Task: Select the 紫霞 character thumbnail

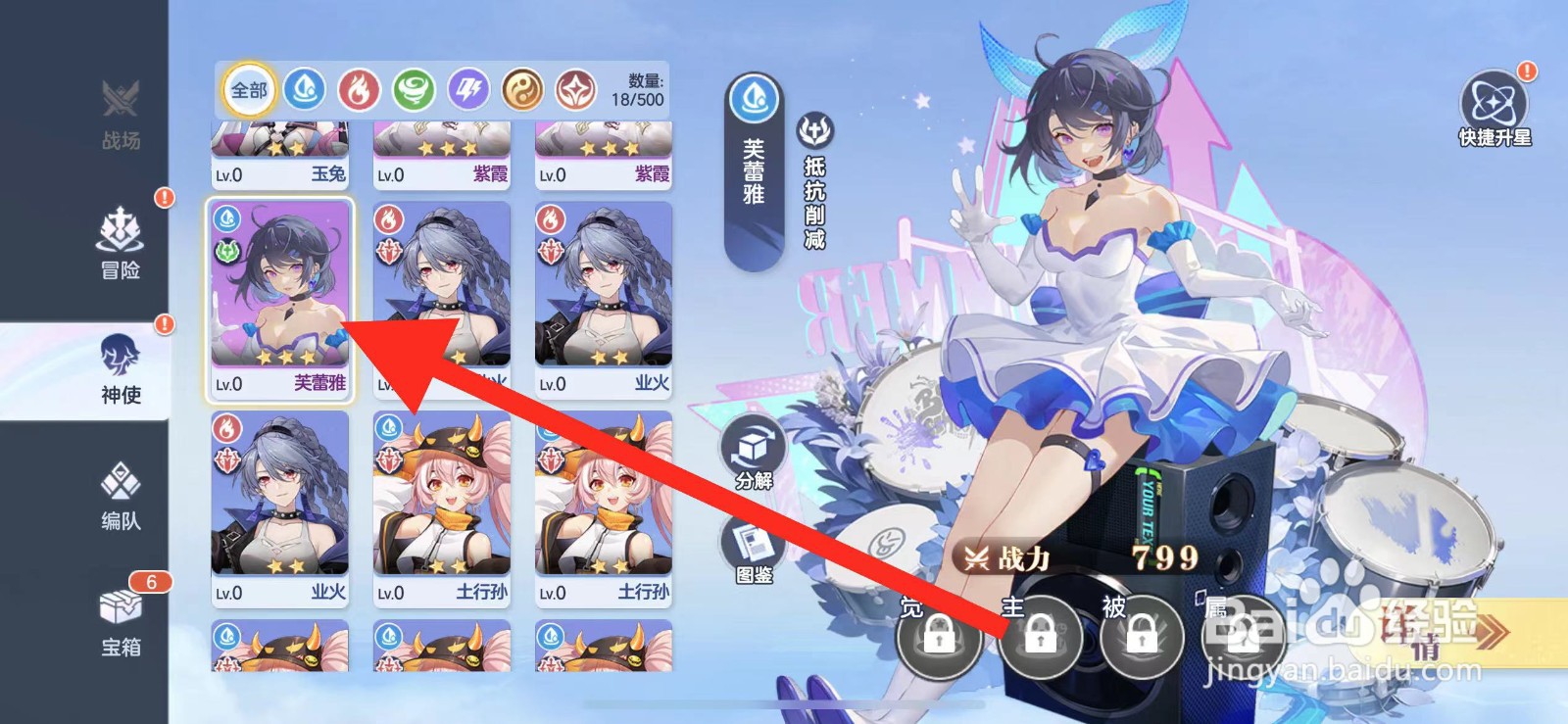Action: 440,147
